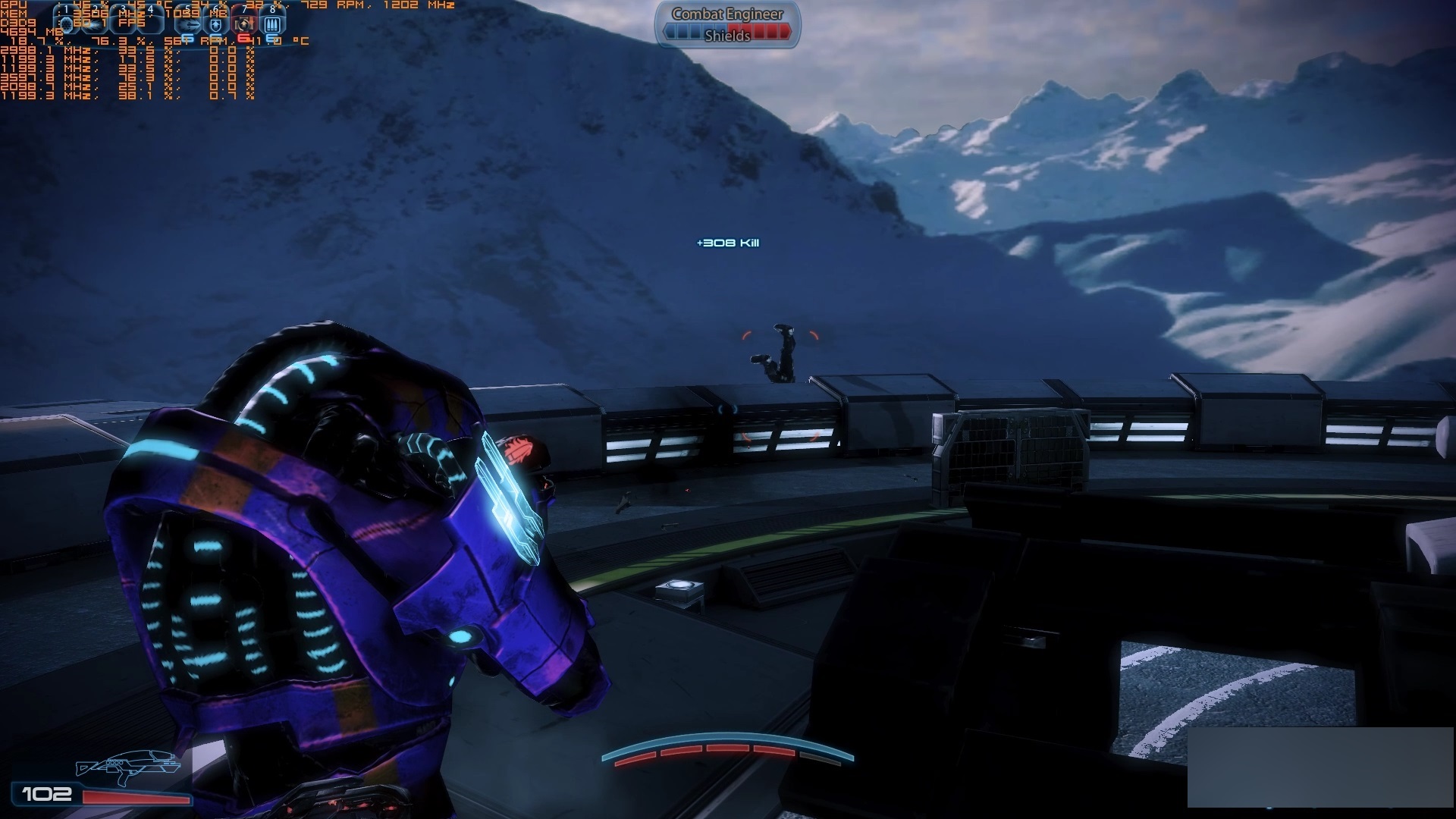Use the shield survival pack in slot 6
1456x819 pixels.
[x=216, y=24]
